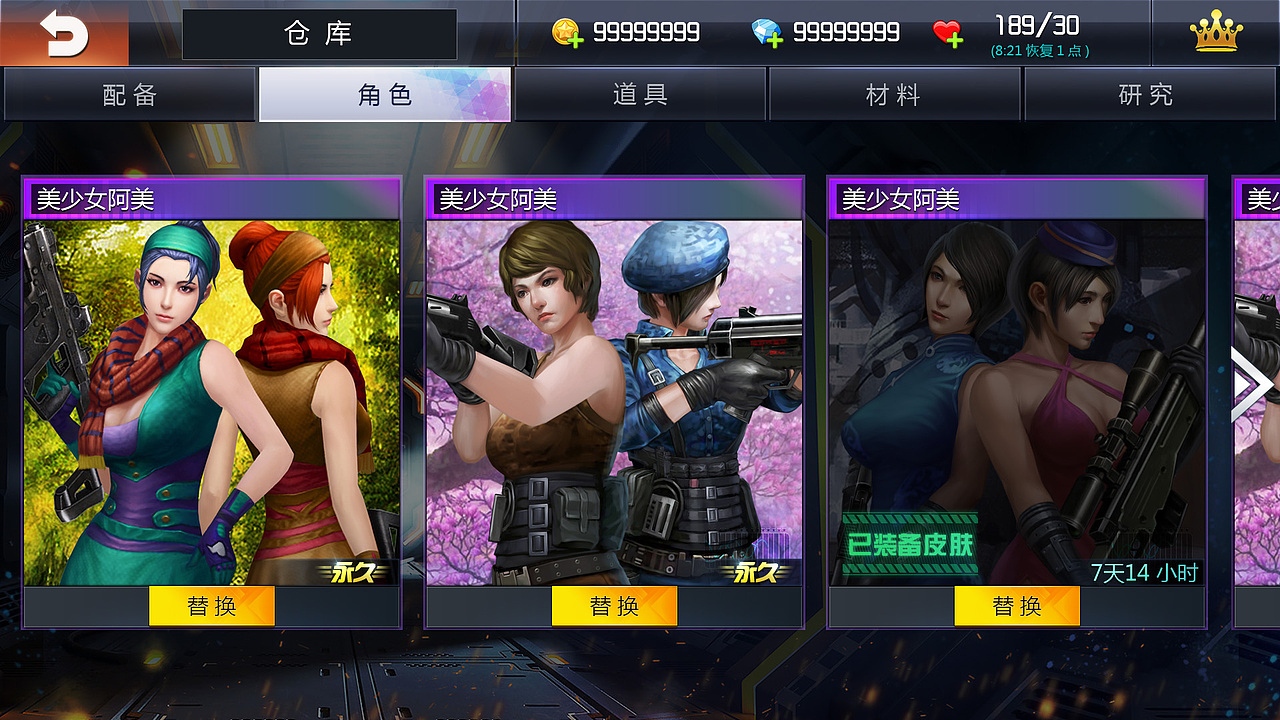This screenshot has width=1280, height=720.
Task: Open the 道具 tab
Action: (640, 95)
